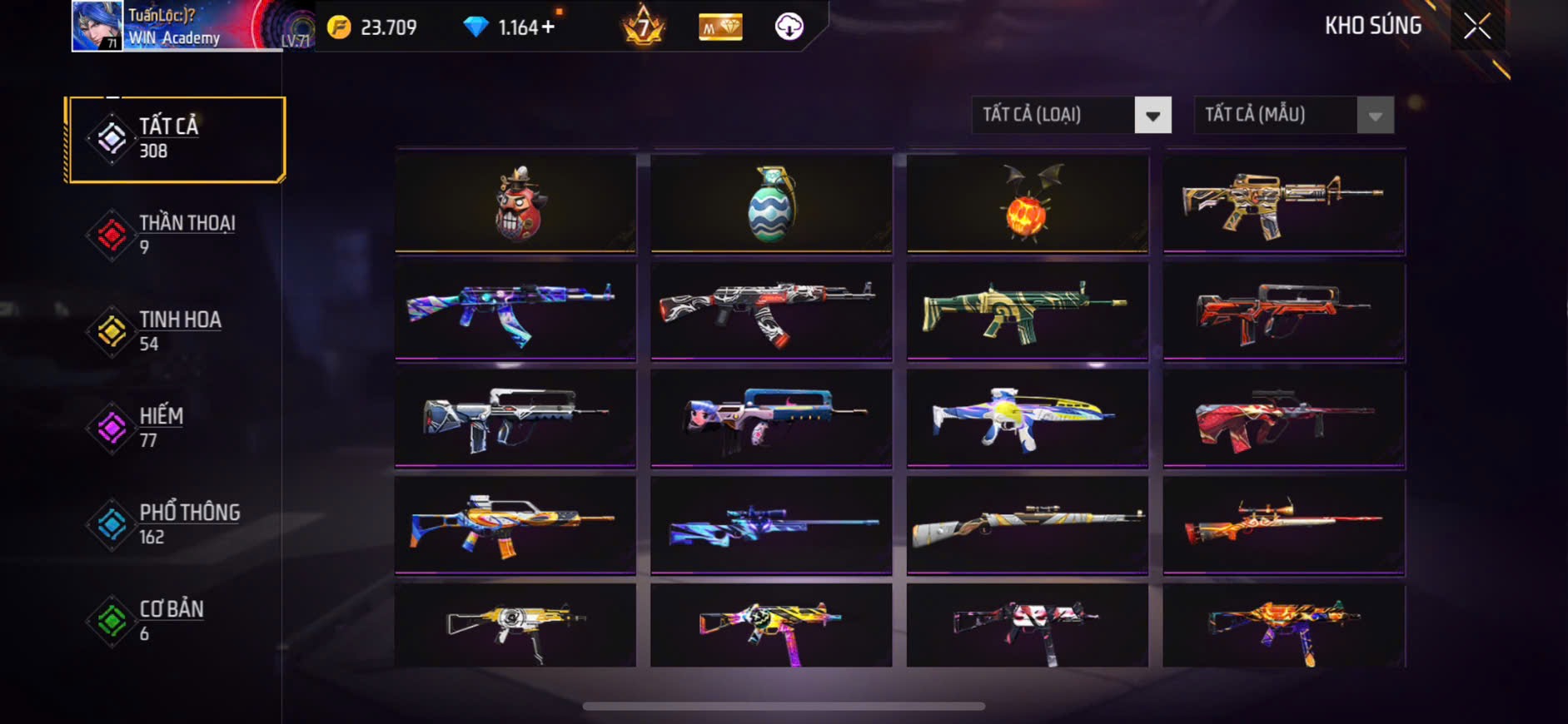Add diamonds using the plus button
Viewport: 1568px width, 724px height.
click(548, 27)
